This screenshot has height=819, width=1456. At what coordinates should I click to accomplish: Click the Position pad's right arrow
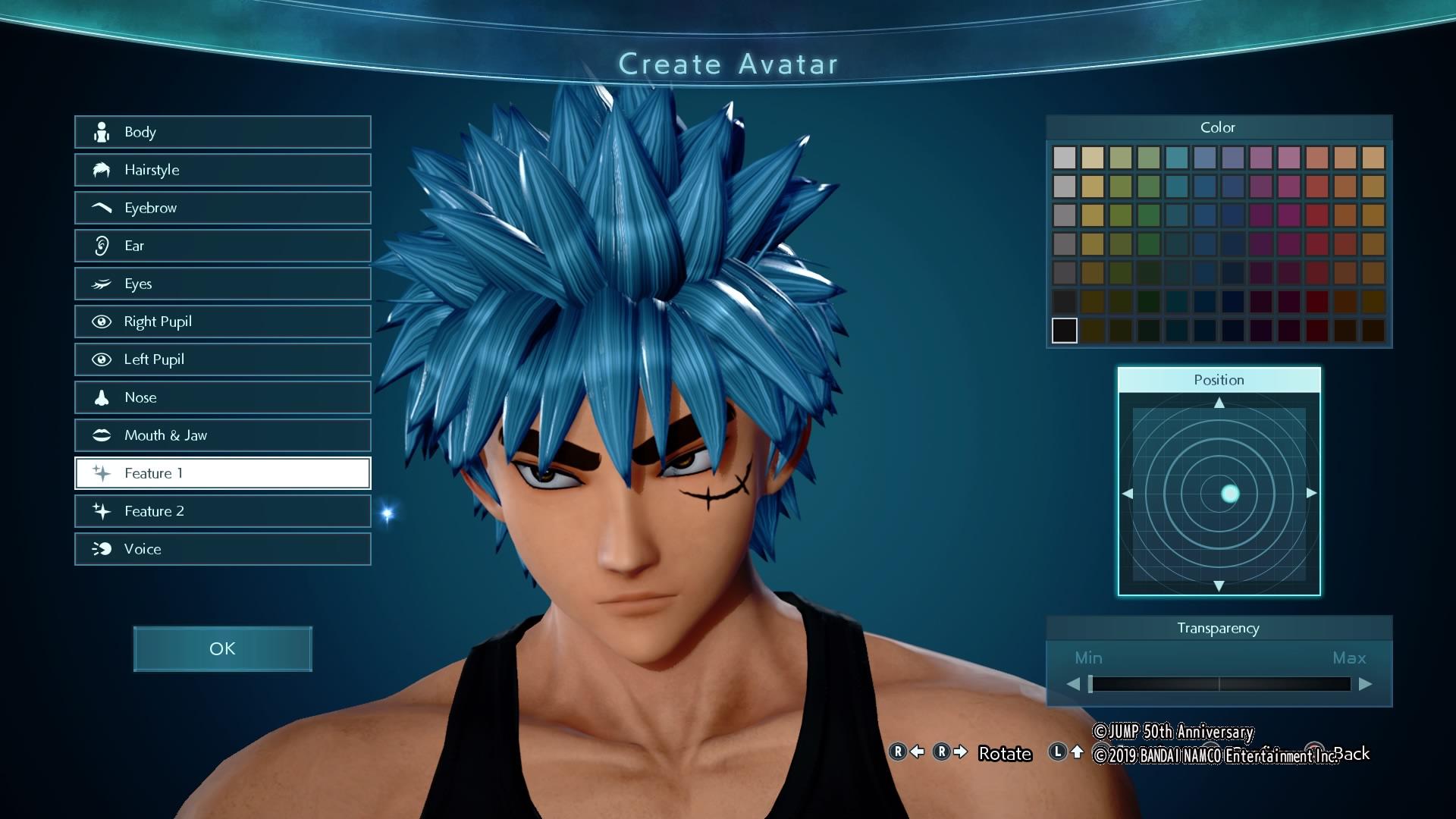(1311, 493)
